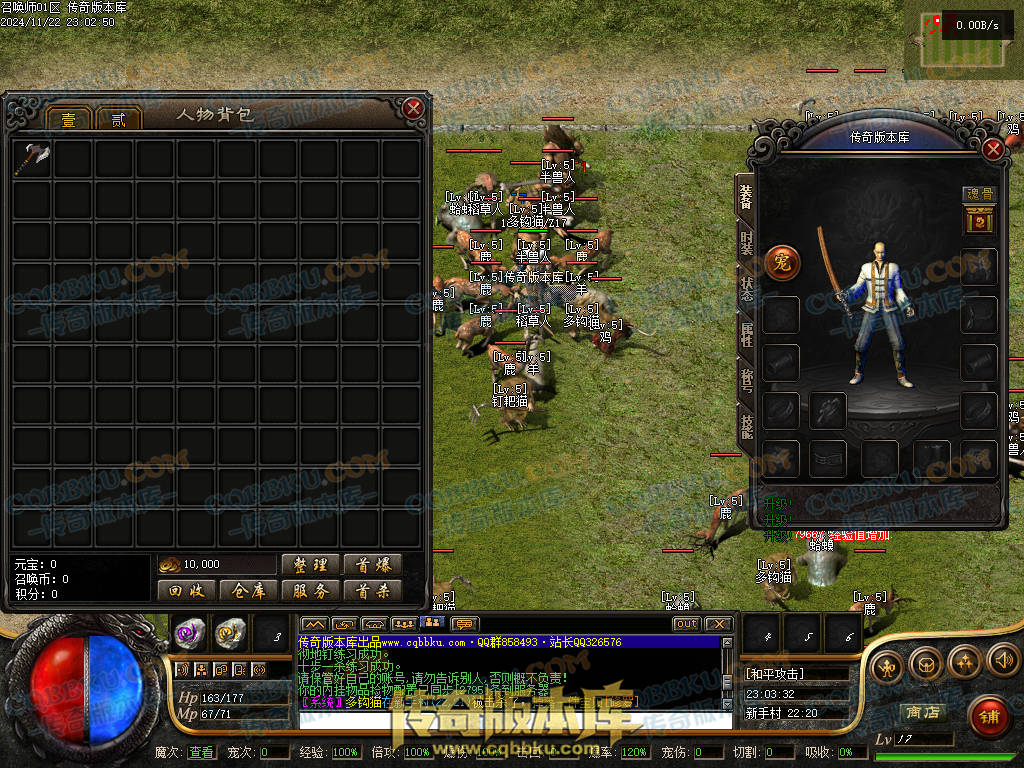Switch to bag page 壹

tap(68, 119)
